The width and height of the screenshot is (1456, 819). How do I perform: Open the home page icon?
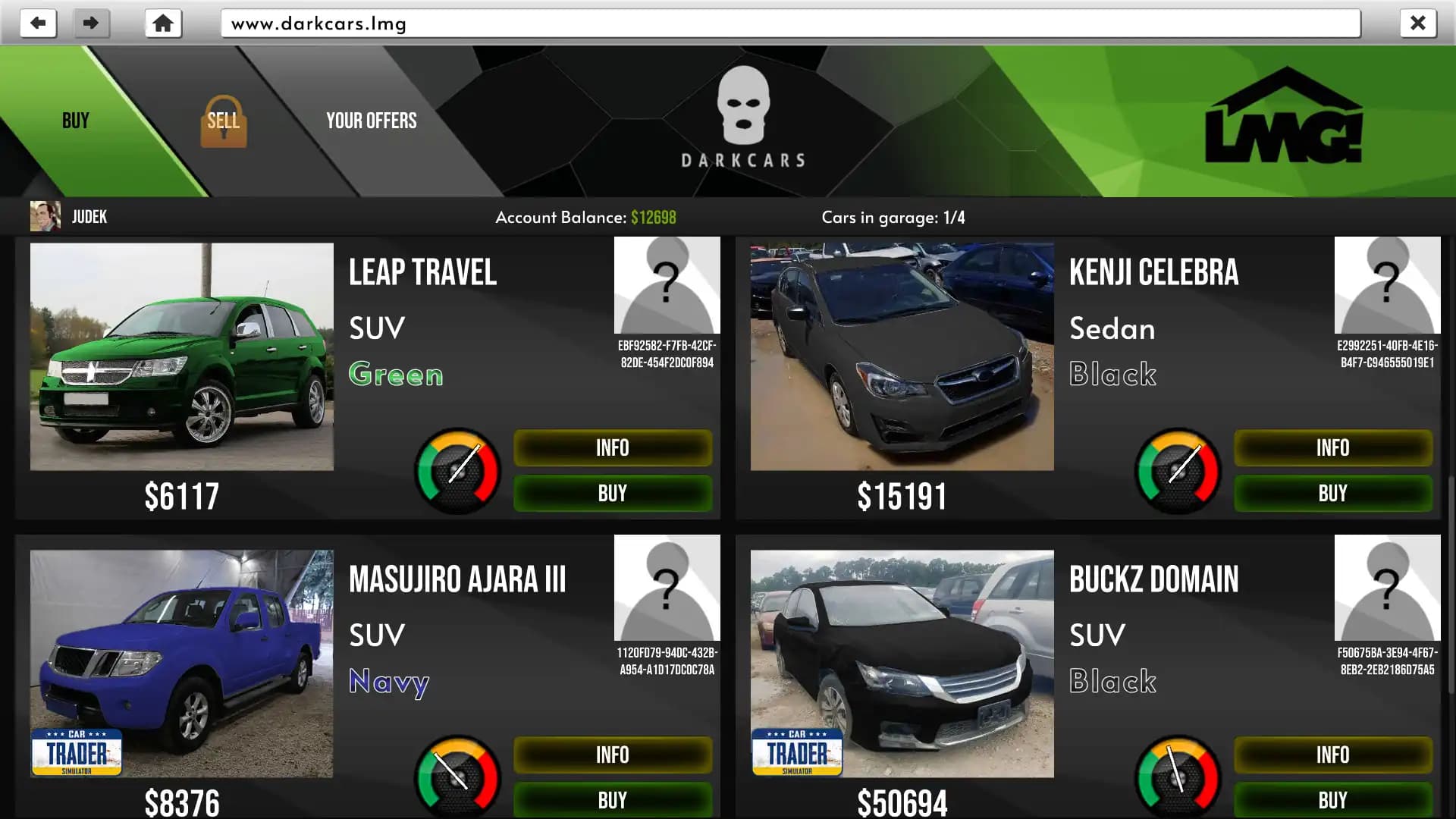162,23
